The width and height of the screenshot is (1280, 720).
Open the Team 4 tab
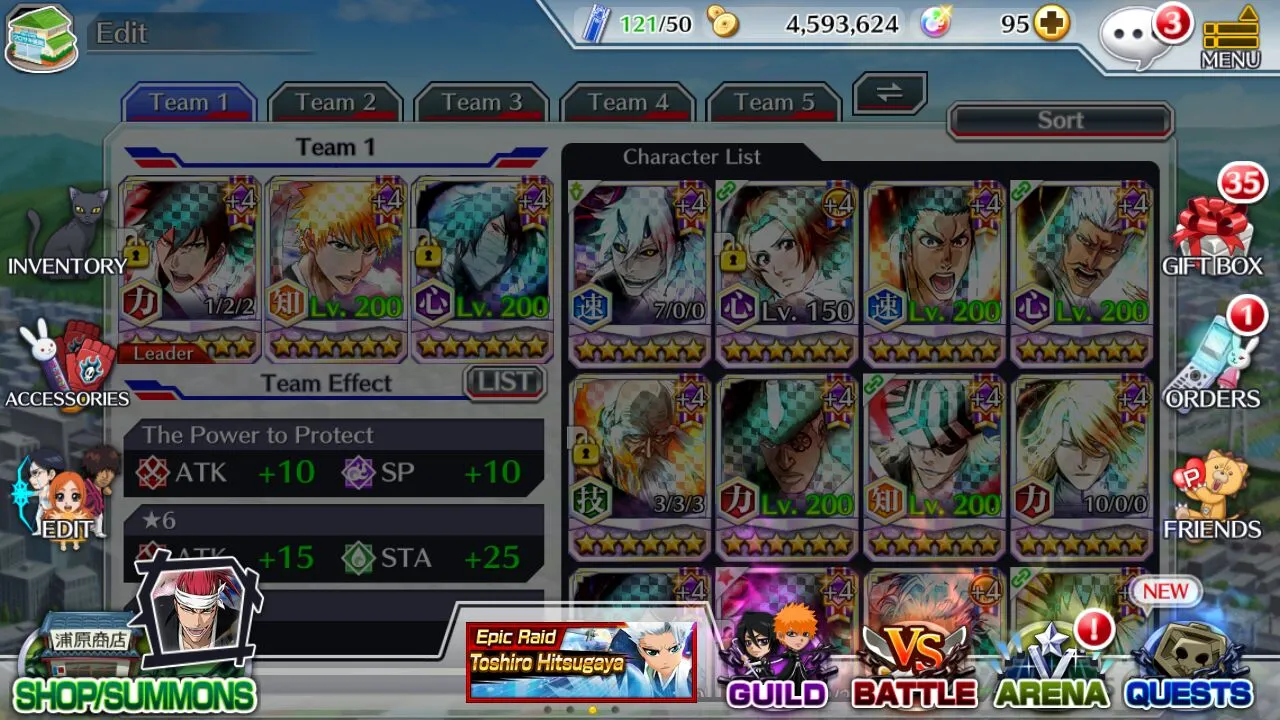point(627,102)
